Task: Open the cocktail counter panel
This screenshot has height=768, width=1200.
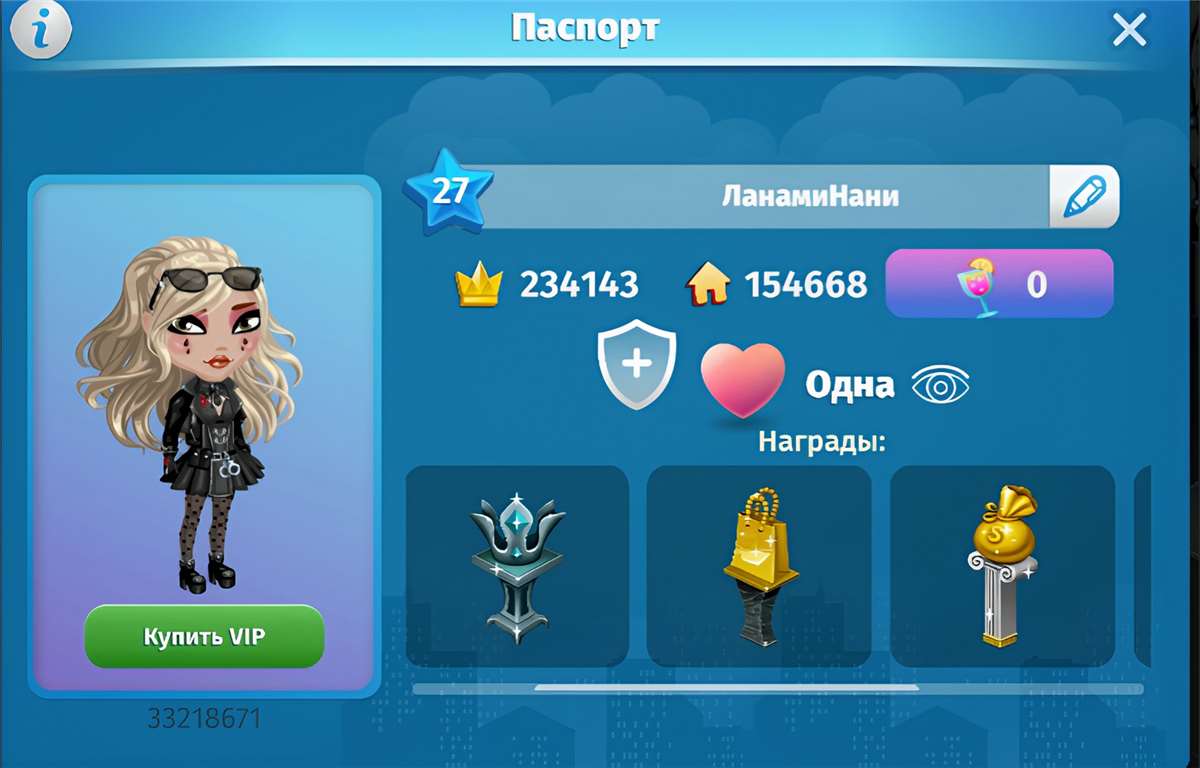Action: [x=999, y=284]
